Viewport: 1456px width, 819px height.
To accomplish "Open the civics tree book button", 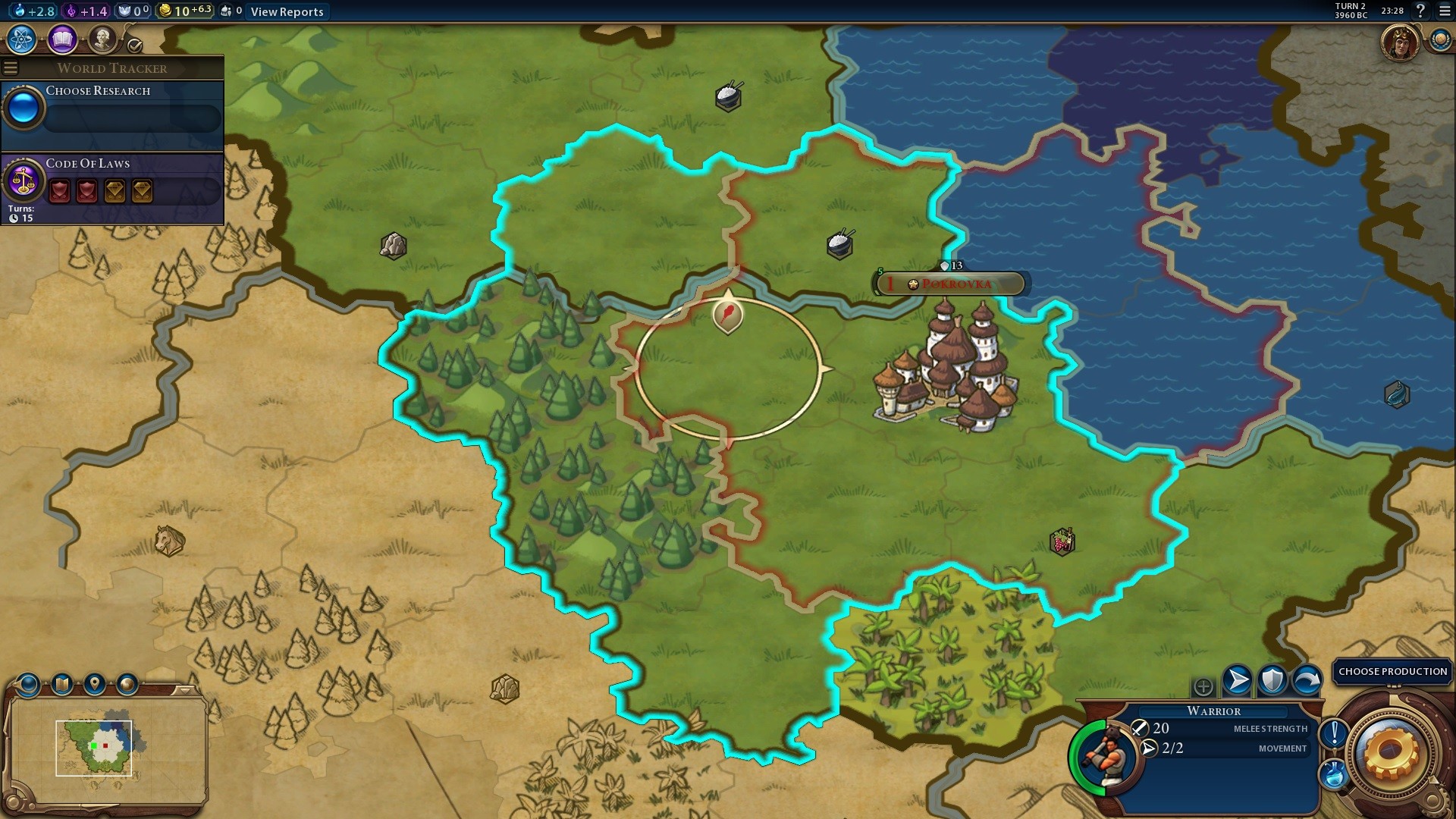I will (62, 39).
